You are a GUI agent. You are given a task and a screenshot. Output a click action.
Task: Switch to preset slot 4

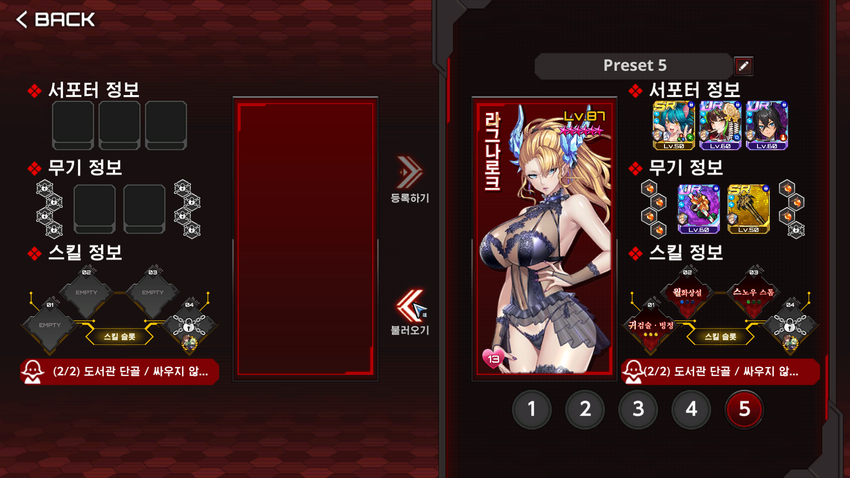click(x=691, y=408)
